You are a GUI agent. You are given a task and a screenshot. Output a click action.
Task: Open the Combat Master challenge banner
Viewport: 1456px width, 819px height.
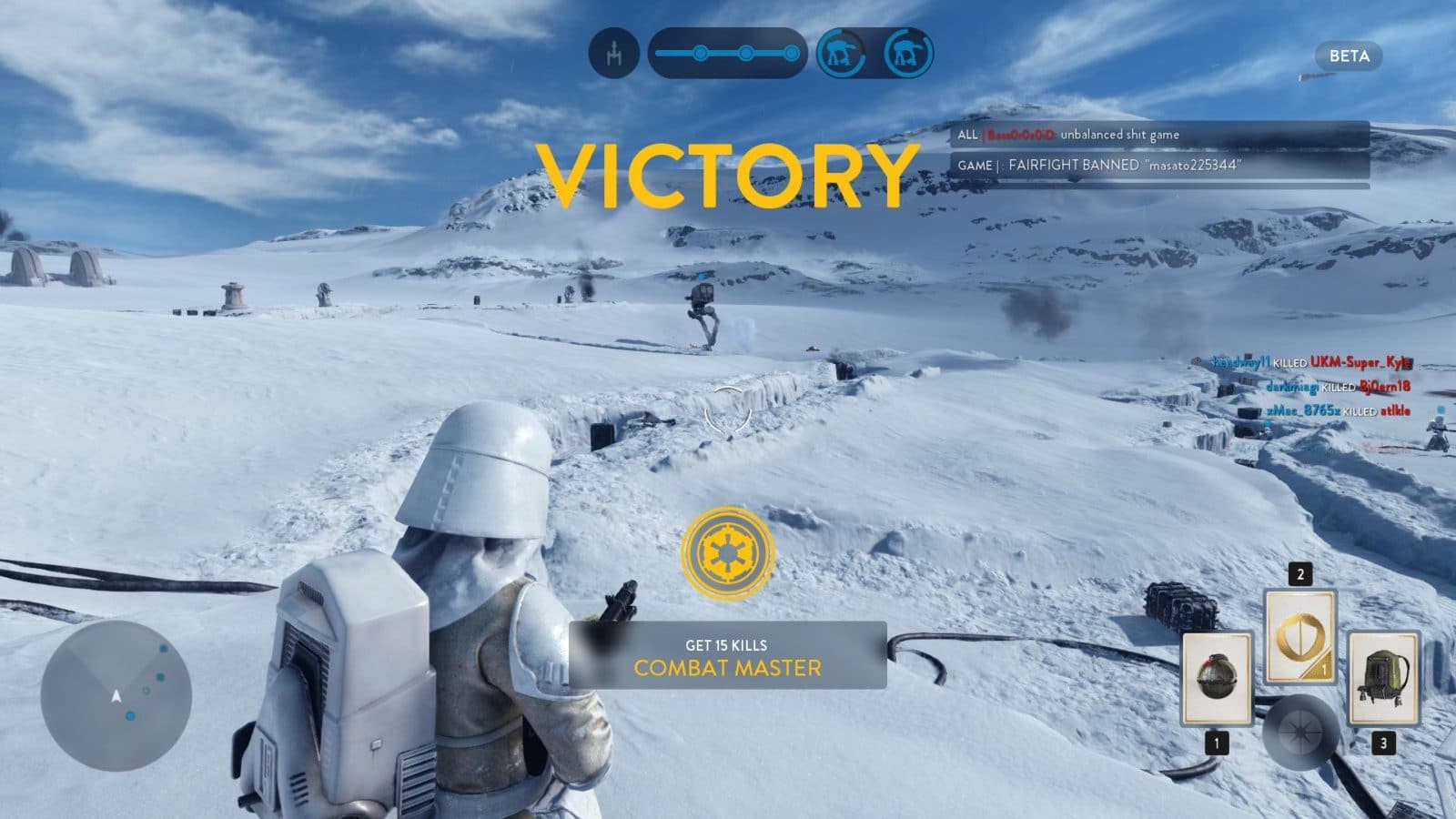tap(727, 656)
